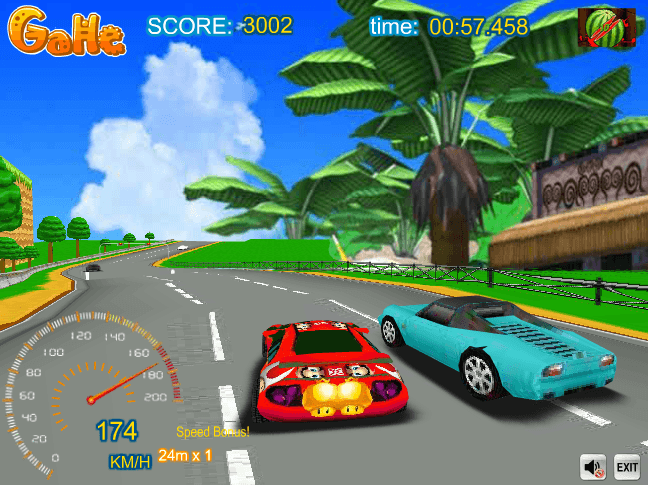This screenshot has height=485, width=648.
Task: Click the EXIT button
Action: tap(627, 466)
